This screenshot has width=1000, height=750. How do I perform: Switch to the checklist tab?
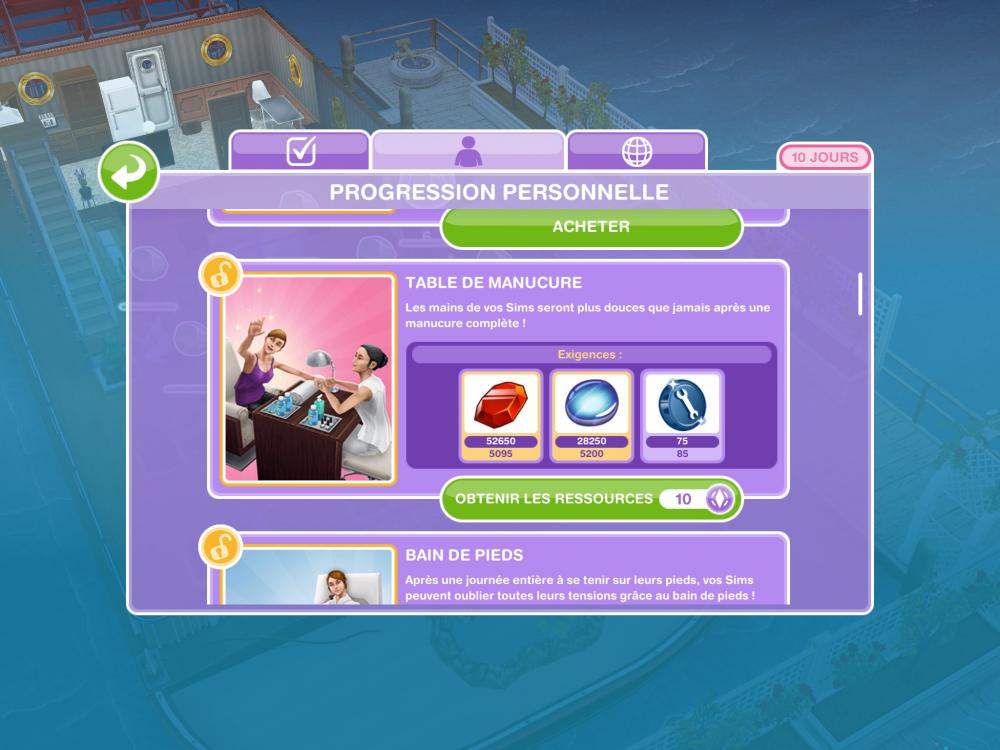point(300,151)
